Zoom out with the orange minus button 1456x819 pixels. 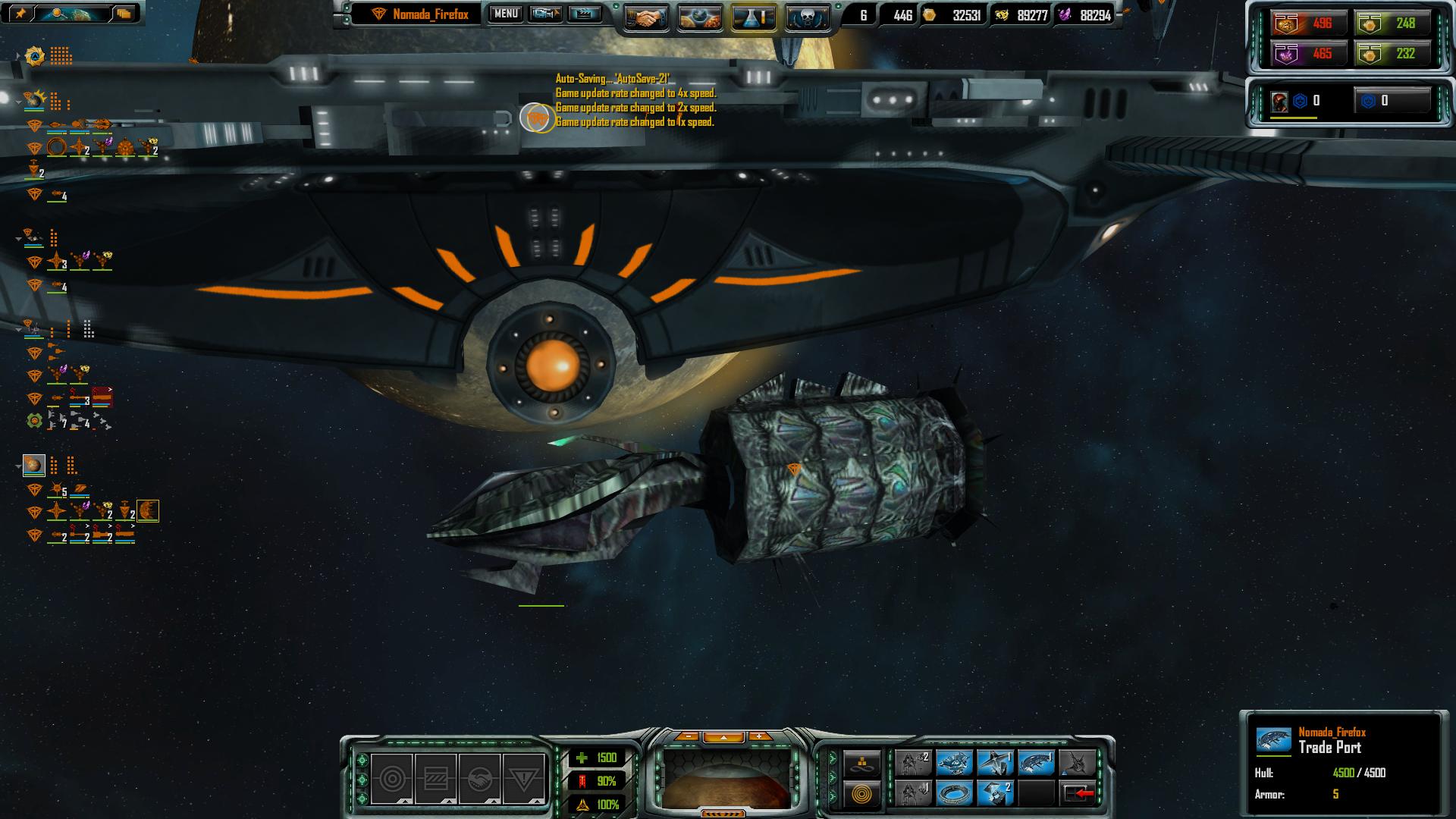[687, 736]
